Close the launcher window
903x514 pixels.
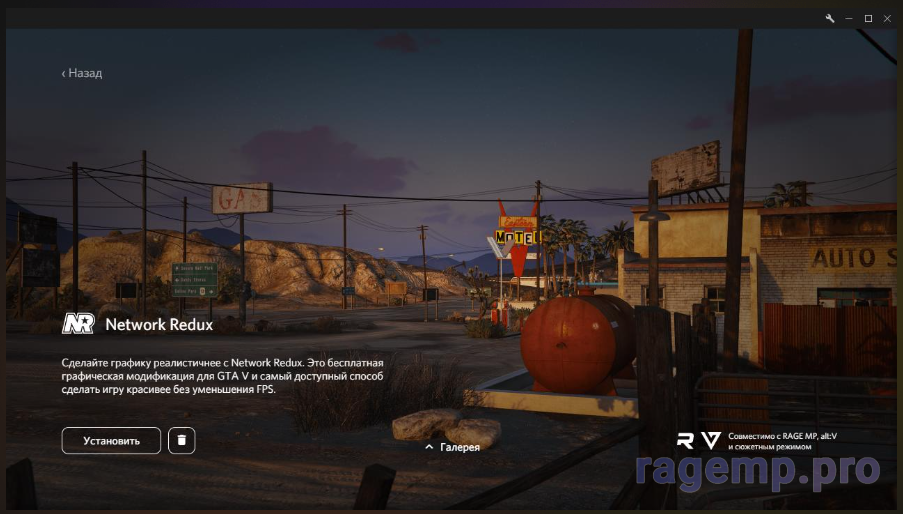pyautogui.click(x=887, y=18)
